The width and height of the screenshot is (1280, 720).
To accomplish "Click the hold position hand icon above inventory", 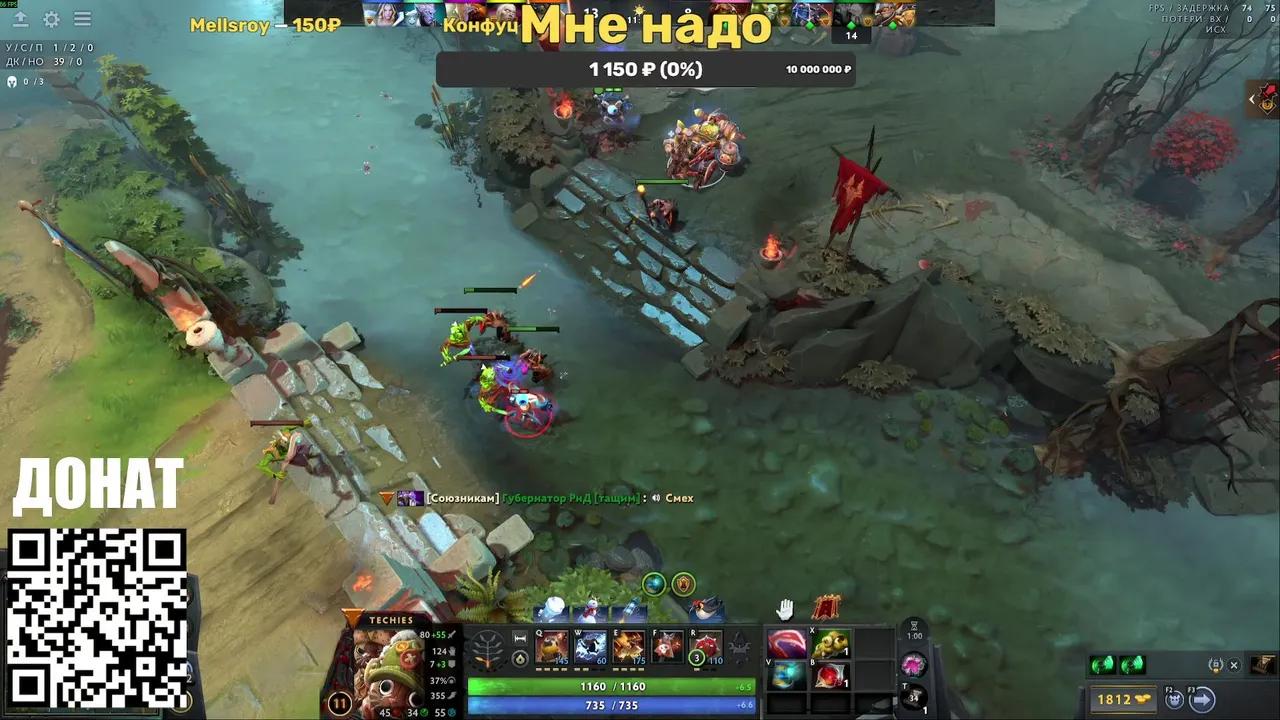I will (785, 608).
